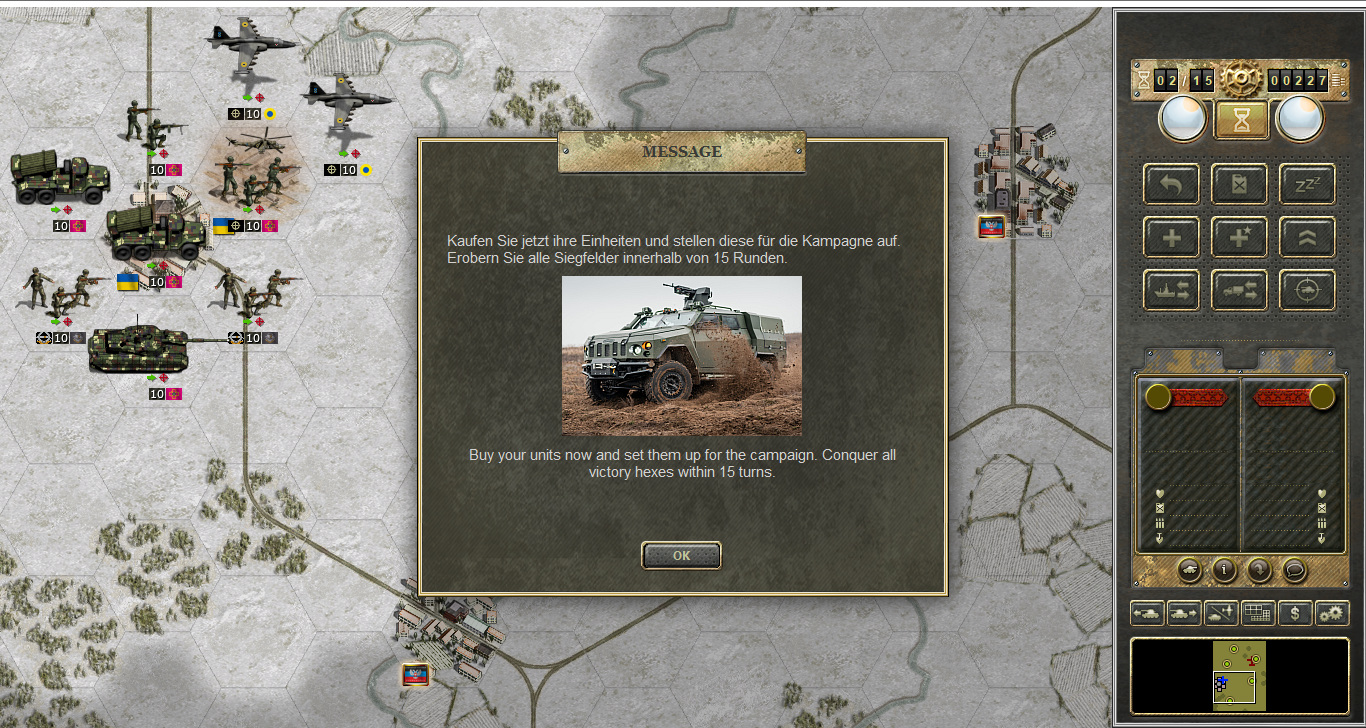Select the plain plus reinforce button

pyautogui.click(x=1171, y=237)
